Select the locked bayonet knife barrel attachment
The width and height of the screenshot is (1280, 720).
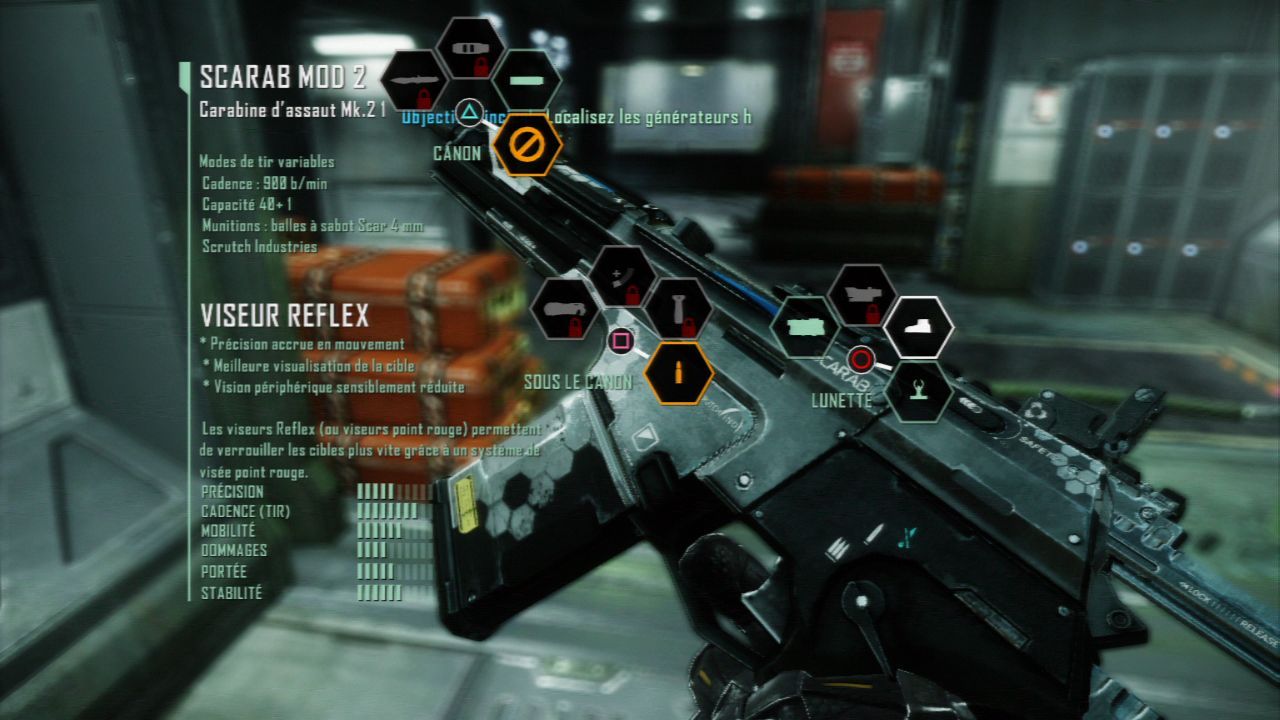tap(412, 81)
